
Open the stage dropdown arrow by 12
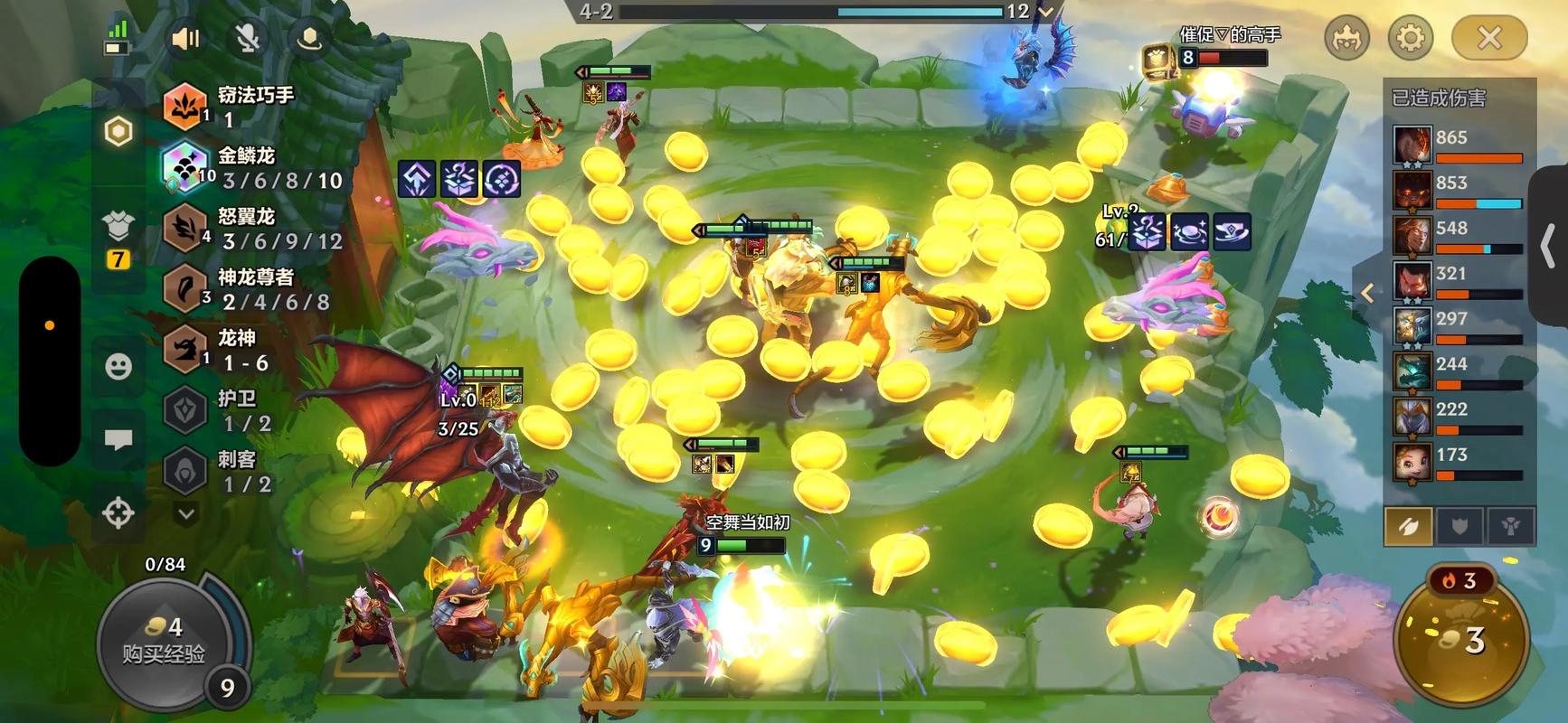tap(1046, 12)
